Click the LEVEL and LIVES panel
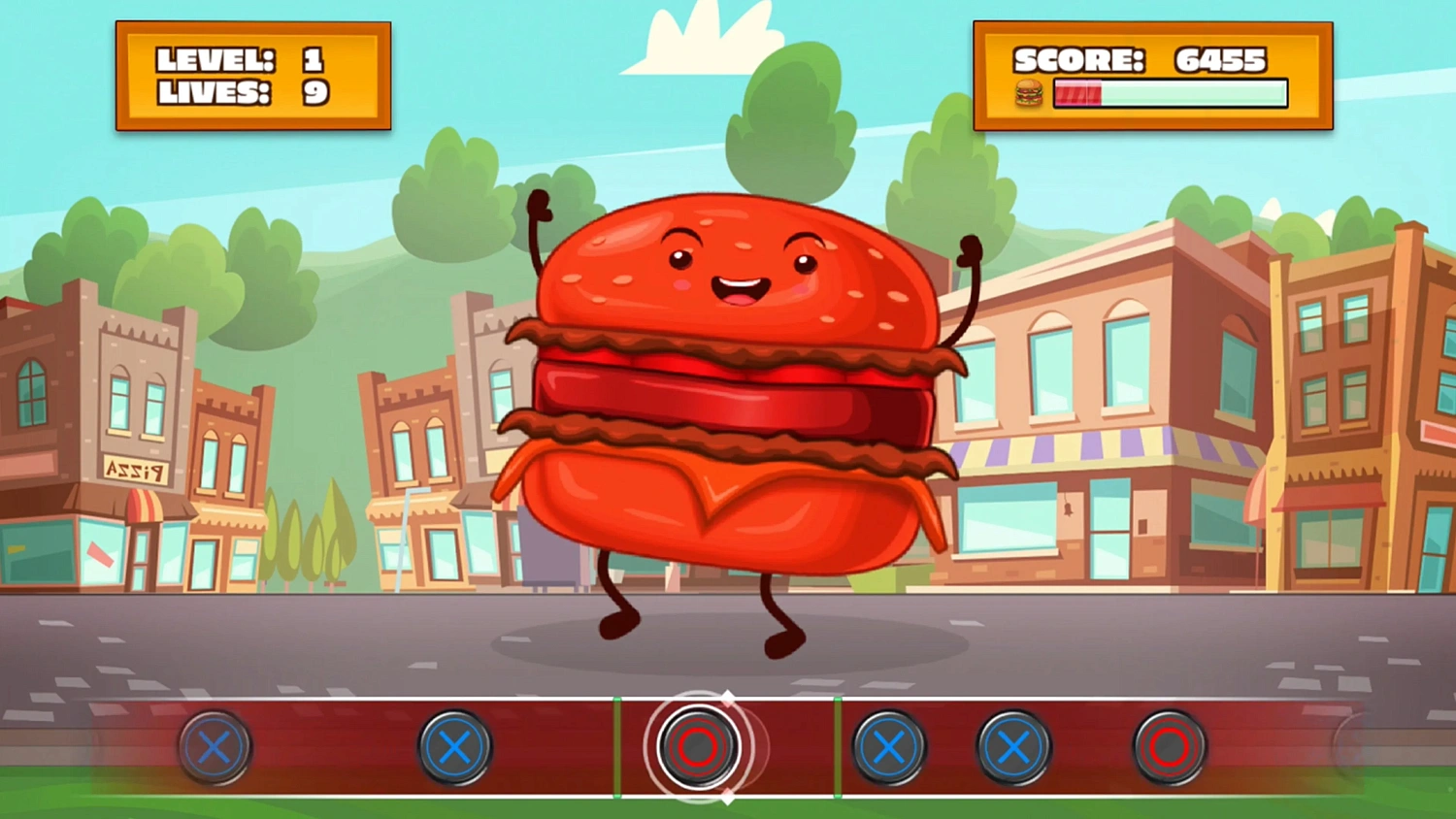 click(x=253, y=75)
